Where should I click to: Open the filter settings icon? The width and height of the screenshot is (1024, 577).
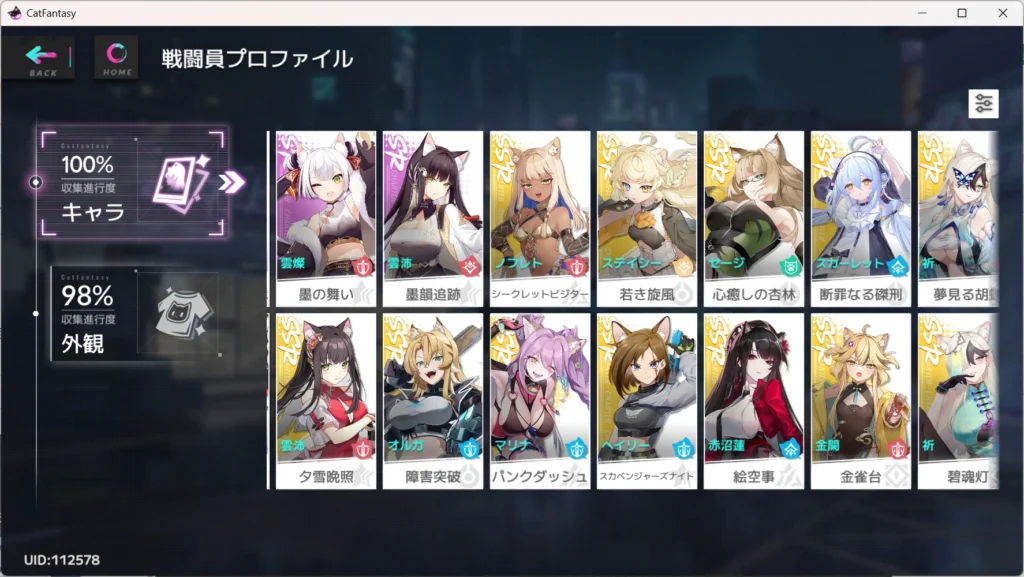point(983,104)
